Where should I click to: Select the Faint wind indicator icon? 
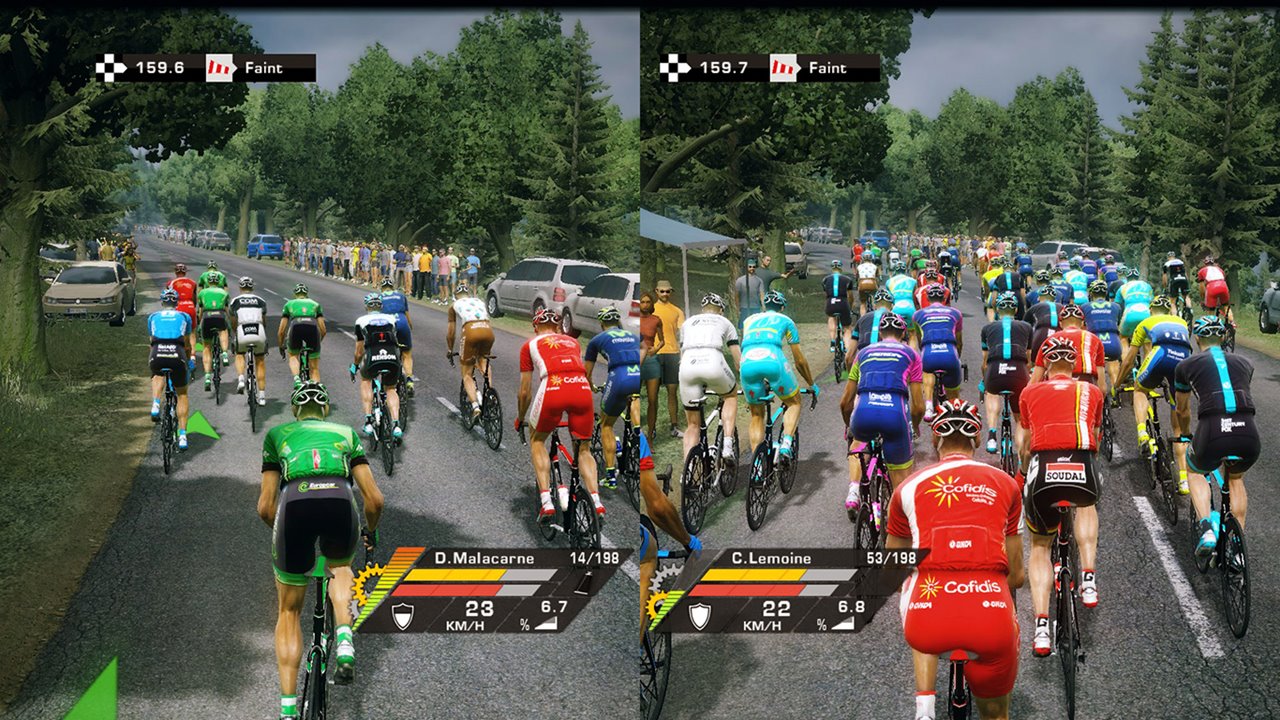click(218, 68)
